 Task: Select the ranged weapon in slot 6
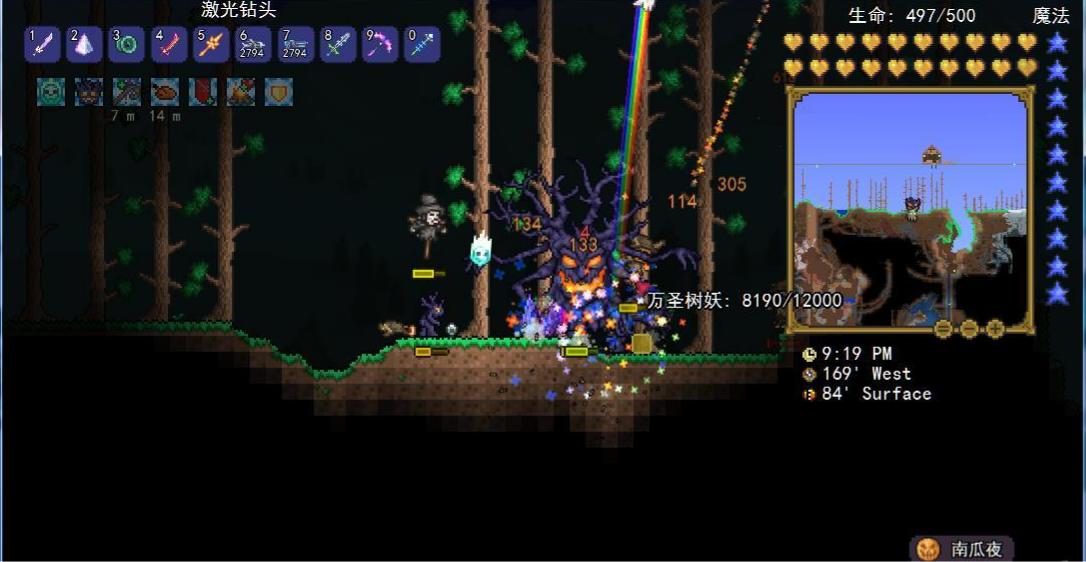pos(253,44)
